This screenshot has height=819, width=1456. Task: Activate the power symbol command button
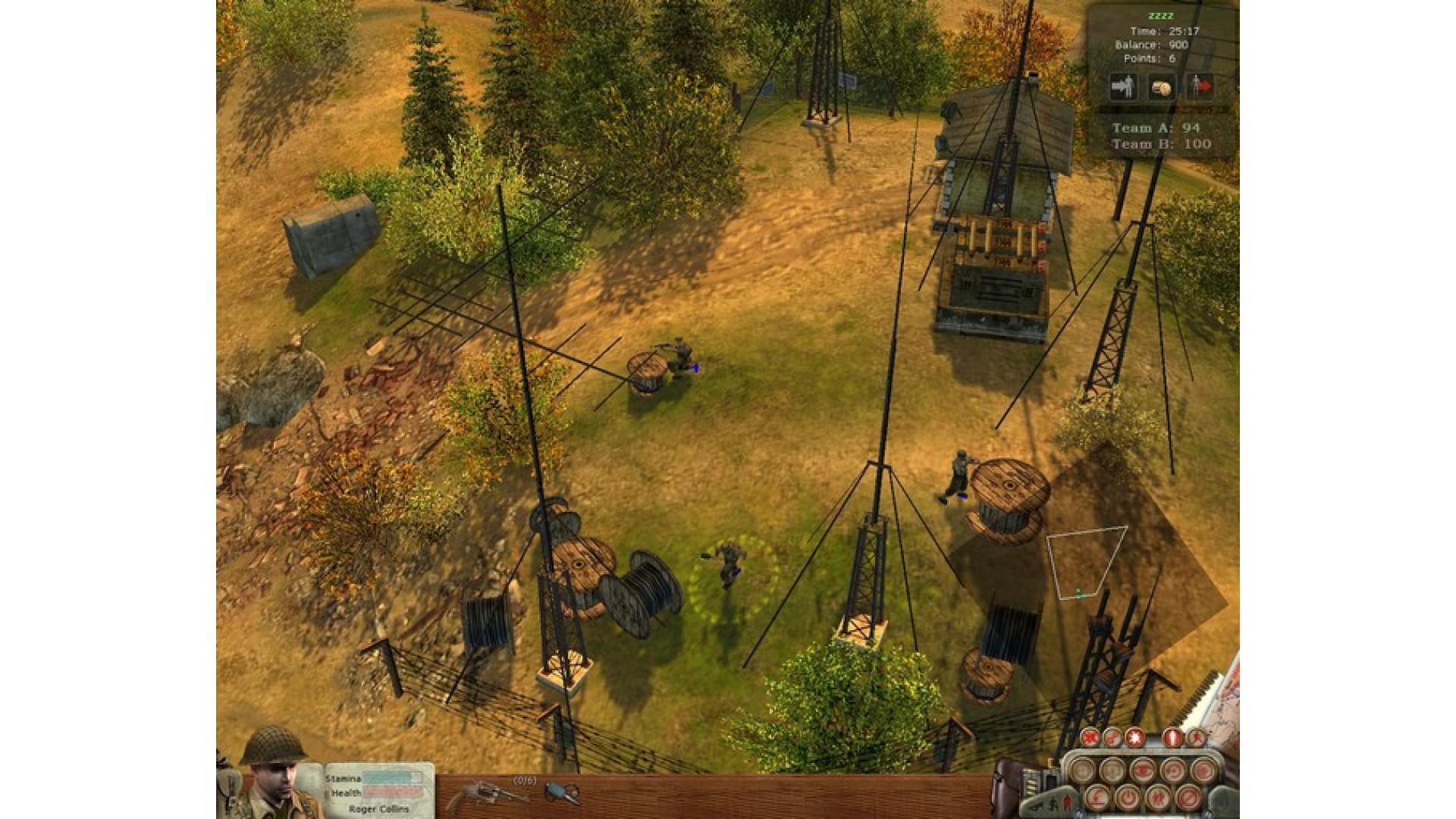pyautogui.click(x=1126, y=797)
